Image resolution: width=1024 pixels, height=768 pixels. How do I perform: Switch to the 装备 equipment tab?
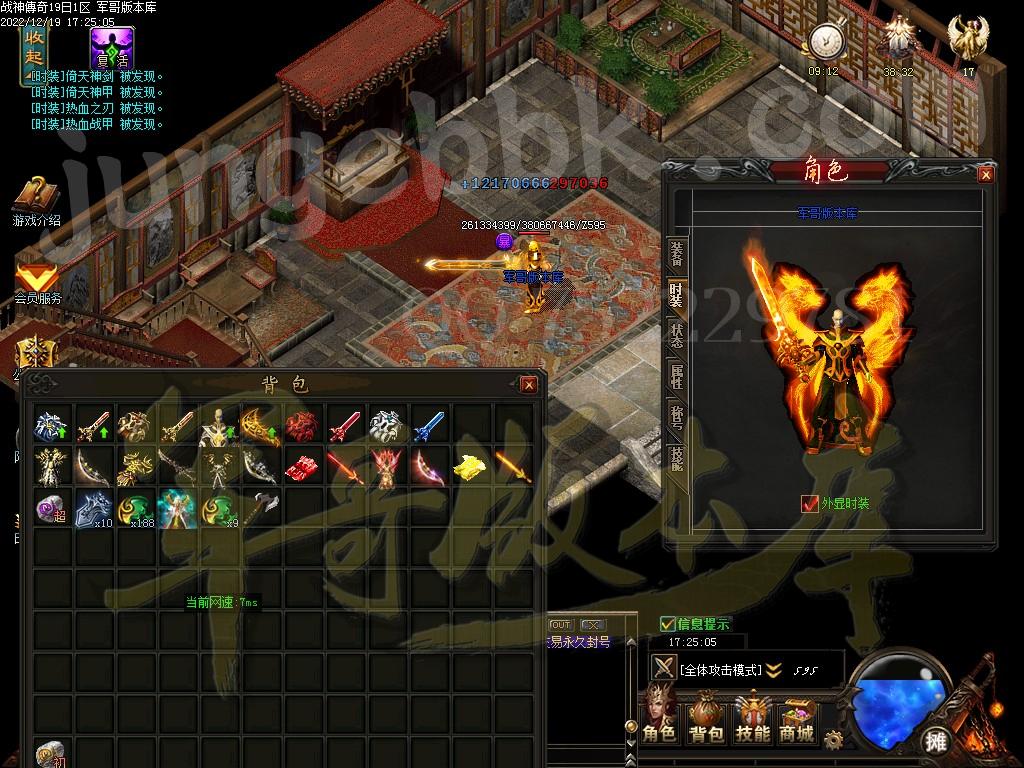coord(677,256)
